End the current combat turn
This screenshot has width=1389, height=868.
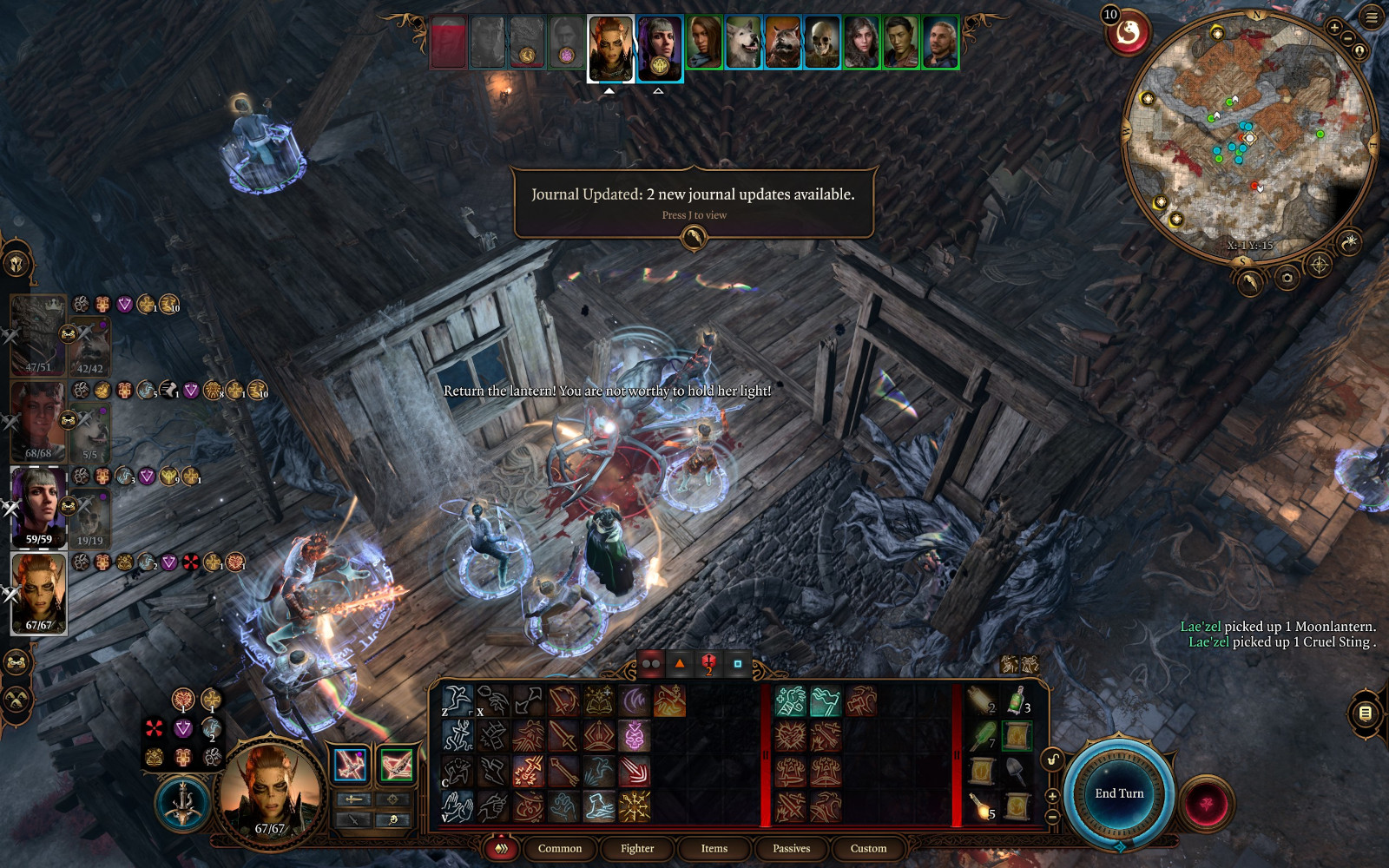point(1119,793)
